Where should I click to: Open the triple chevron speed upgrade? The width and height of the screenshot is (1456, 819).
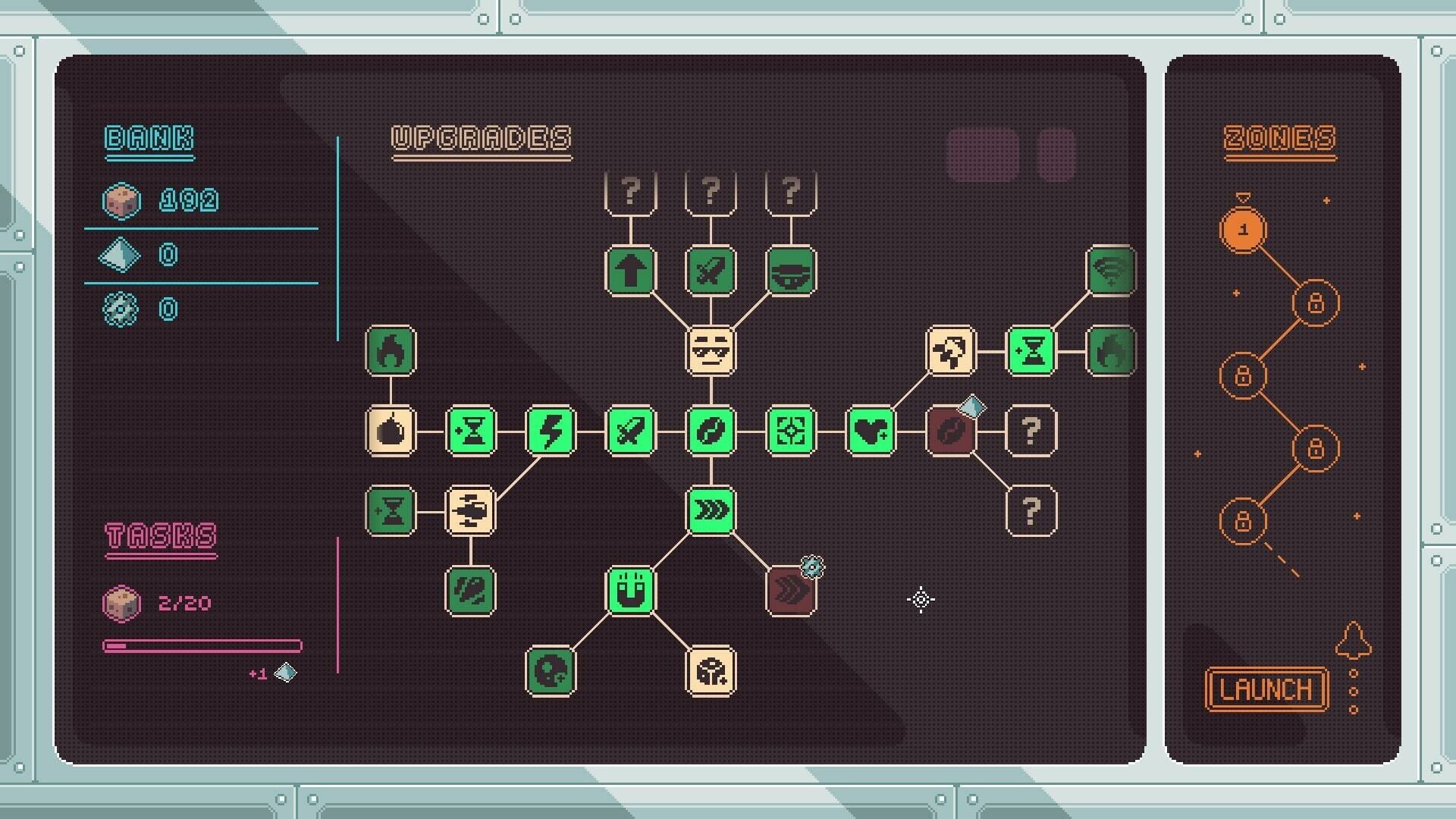click(x=711, y=510)
